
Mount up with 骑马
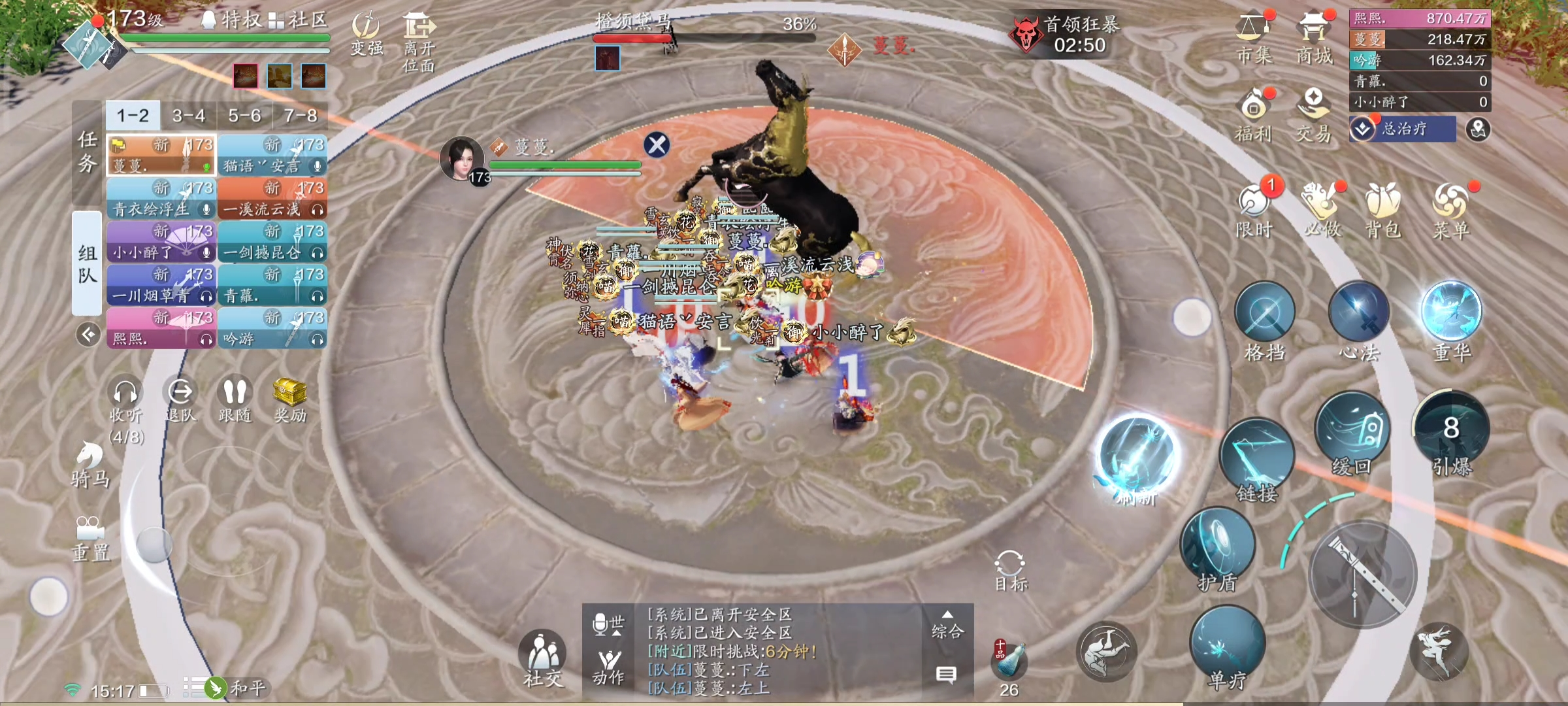tap(90, 464)
